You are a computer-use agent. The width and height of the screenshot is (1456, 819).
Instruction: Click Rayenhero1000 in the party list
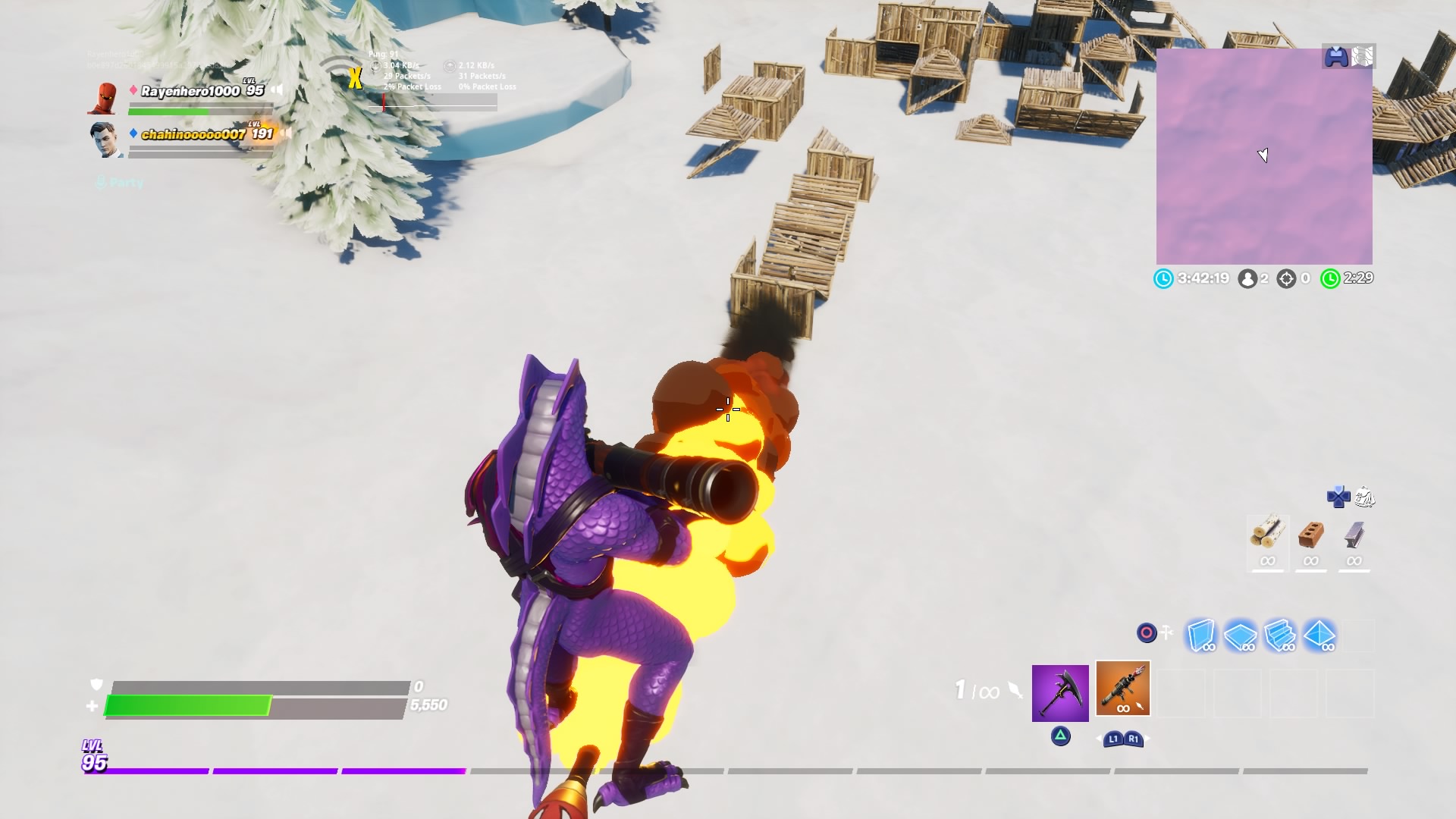[190, 91]
